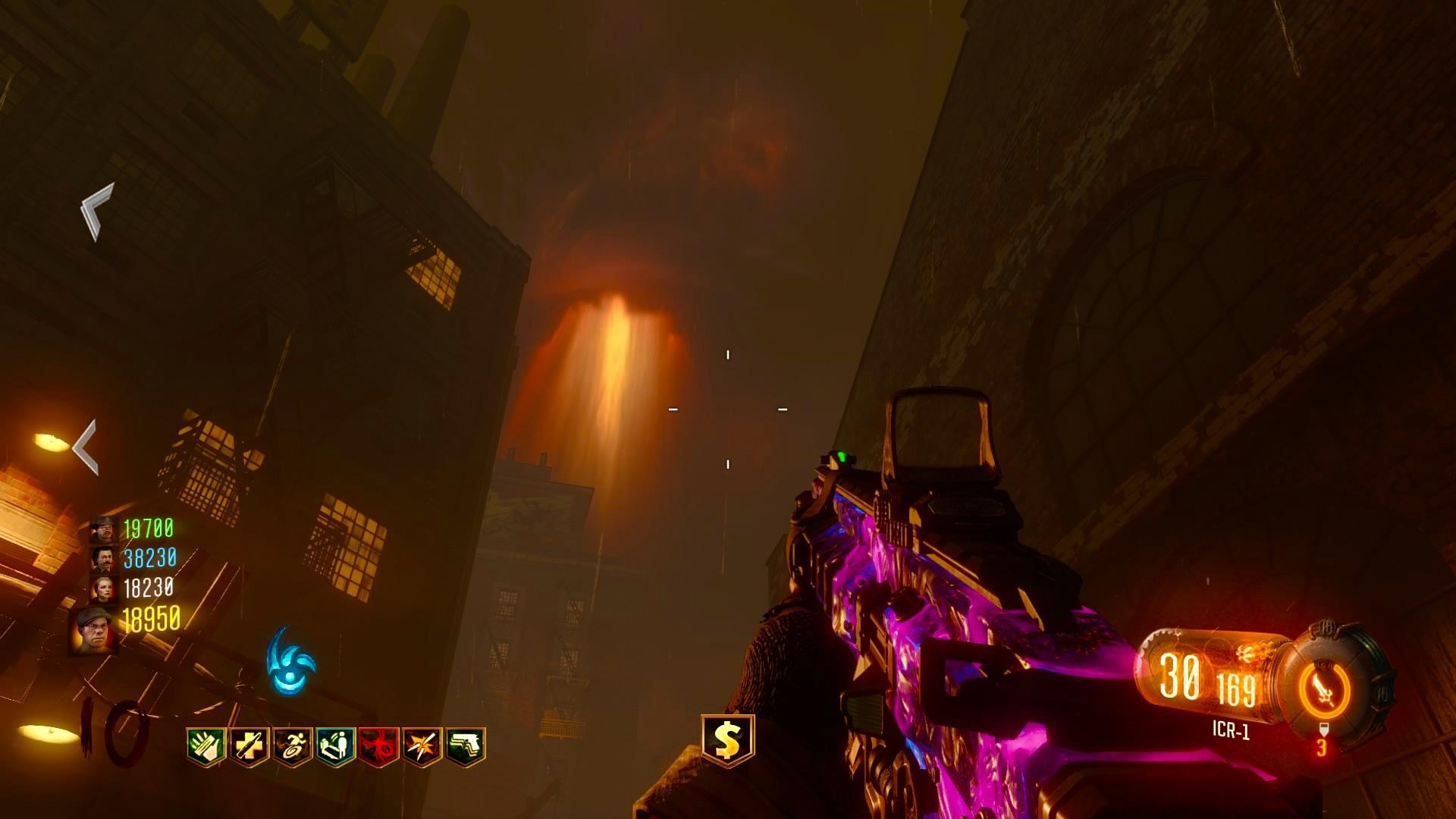
Task: Select the grenade icon above the 3
Action: (x=1323, y=730)
